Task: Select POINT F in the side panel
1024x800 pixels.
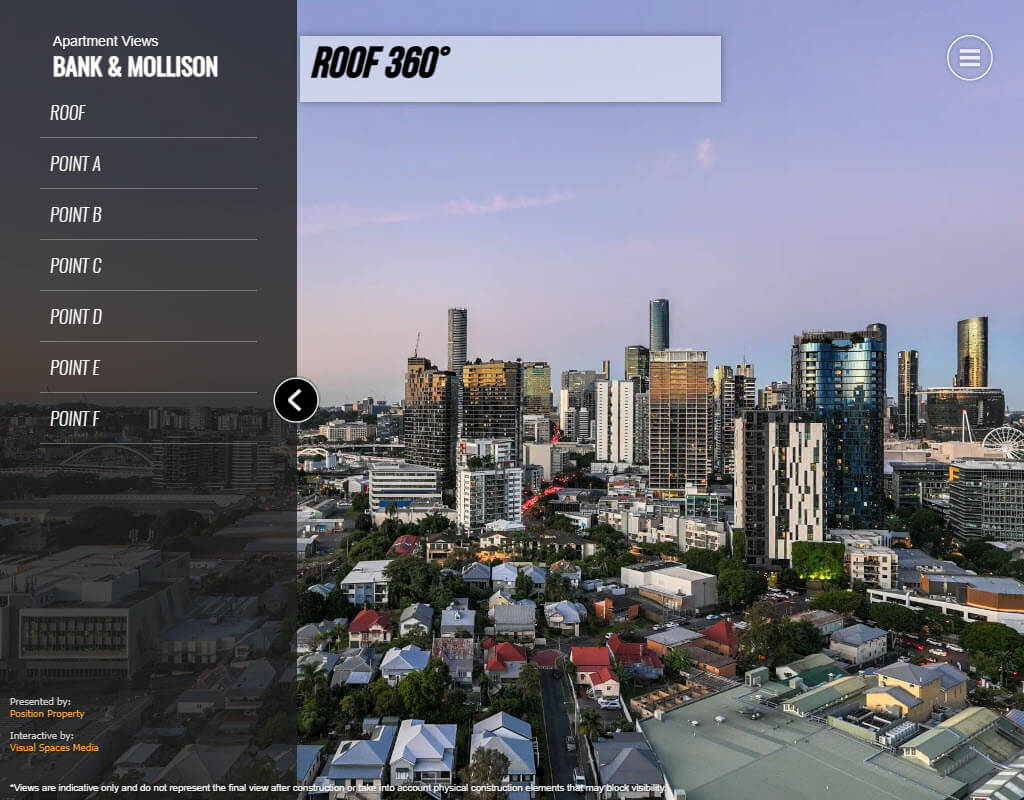Action: (x=75, y=419)
